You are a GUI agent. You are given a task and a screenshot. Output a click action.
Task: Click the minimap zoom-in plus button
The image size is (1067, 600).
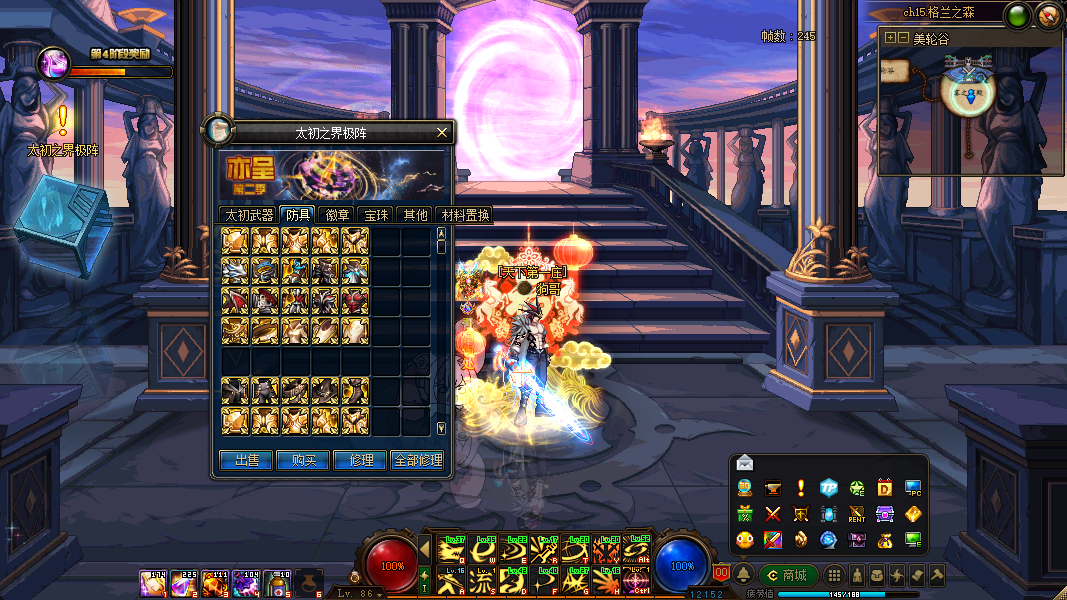[x=890, y=38]
